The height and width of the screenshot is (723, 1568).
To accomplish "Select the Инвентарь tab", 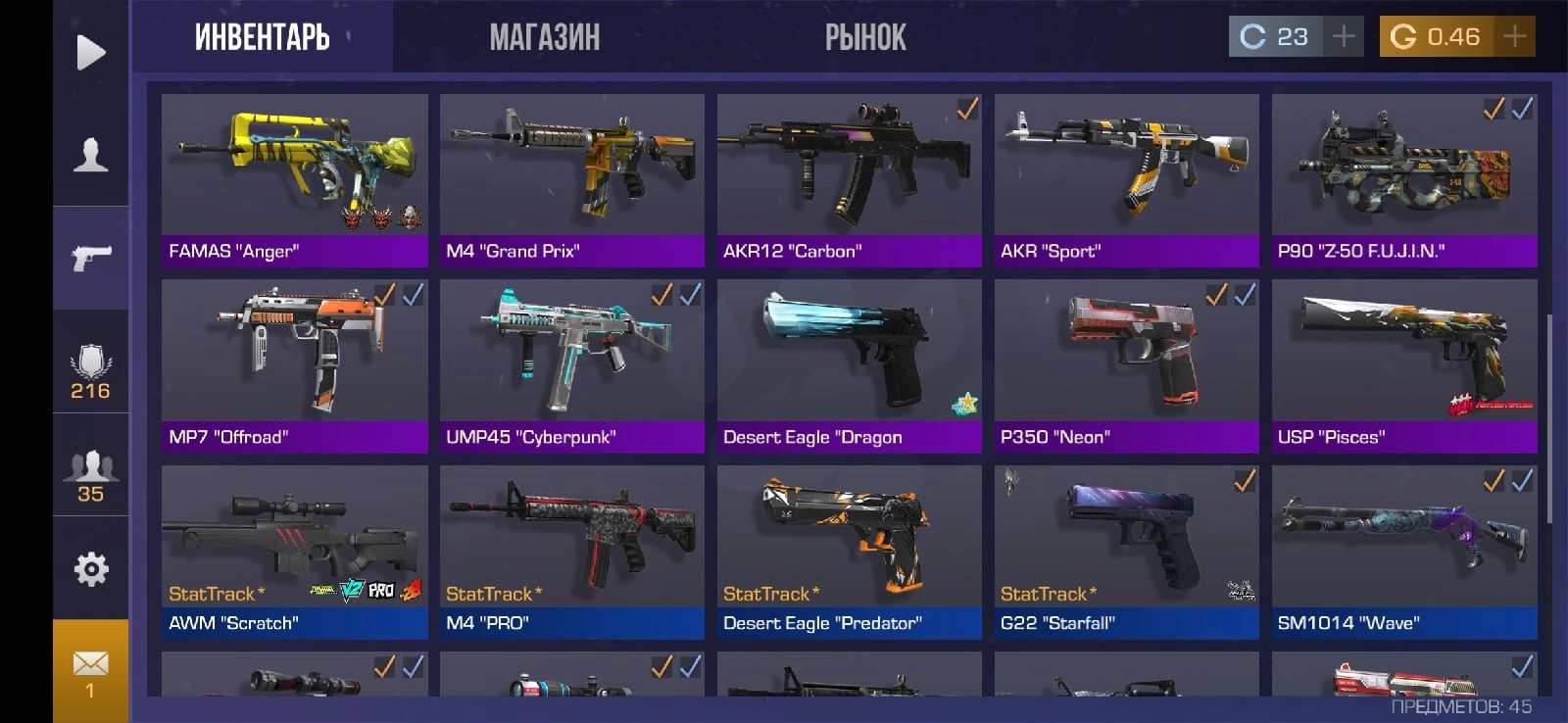I will click(x=262, y=37).
